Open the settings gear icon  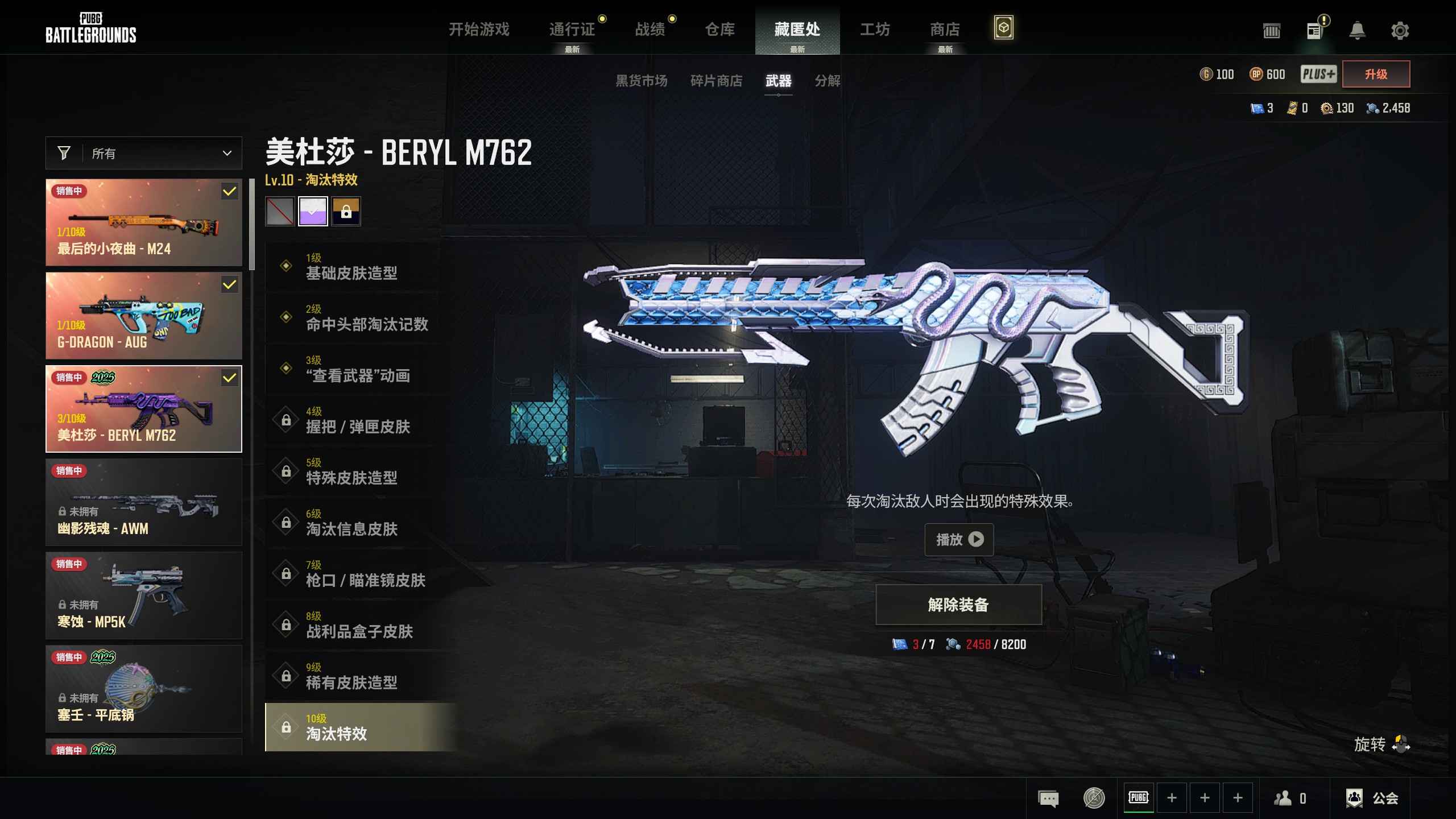coord(1400,30)
